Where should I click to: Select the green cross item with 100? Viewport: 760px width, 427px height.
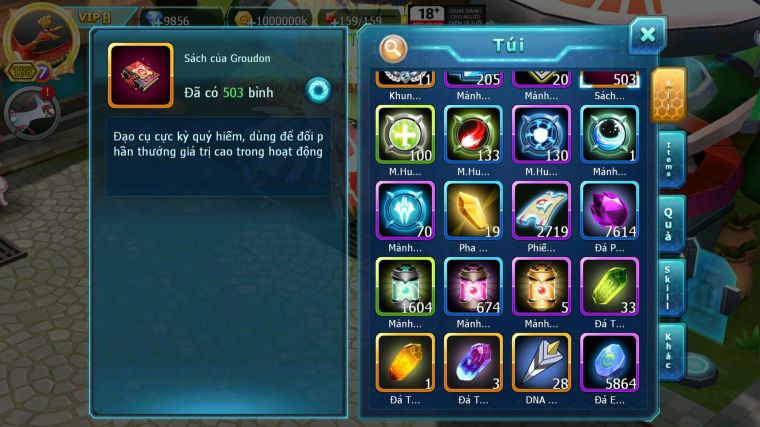tap(405, 135)
